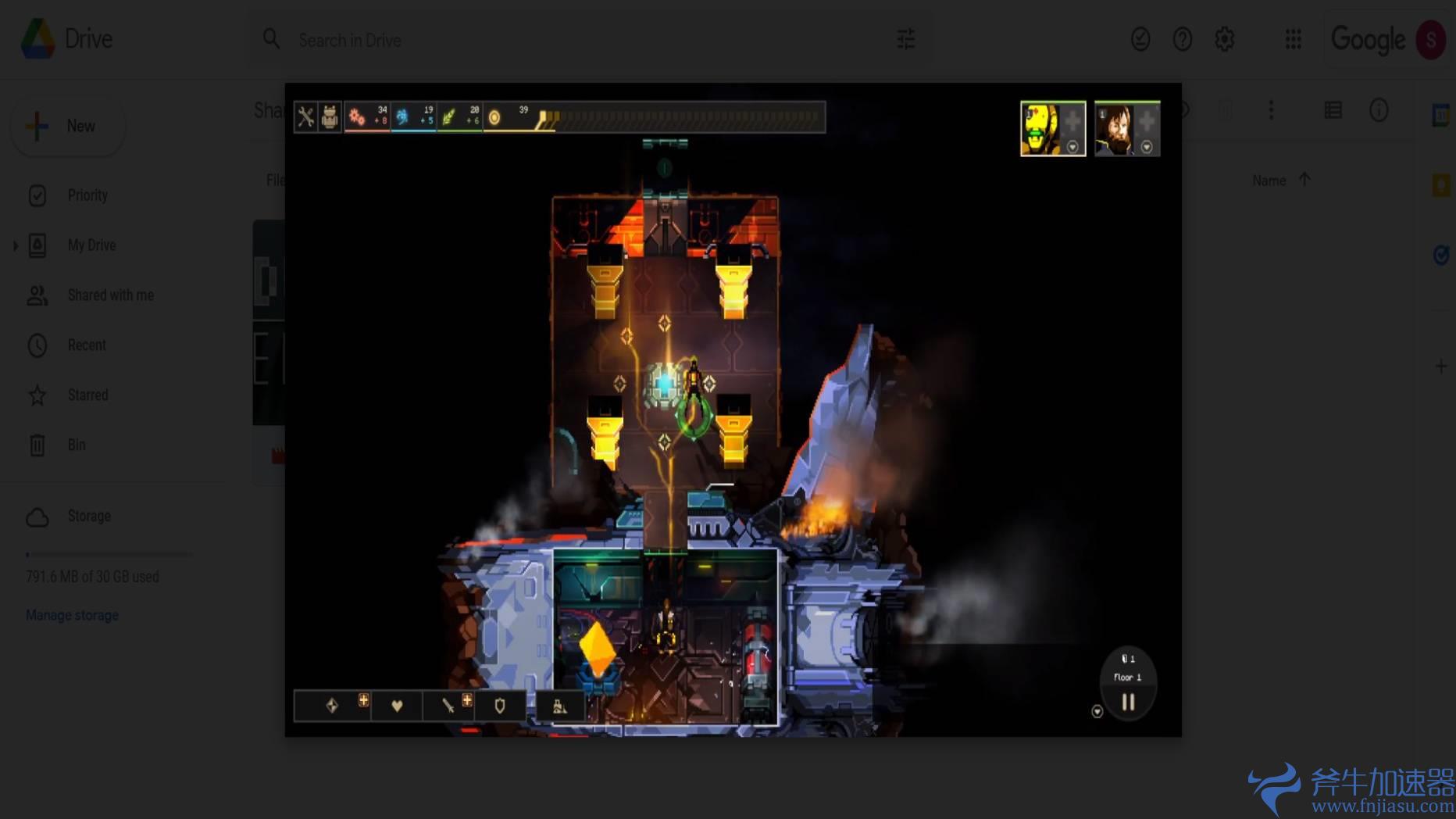Viewport: 1456px width, 819px height.
Task: Expand the My Drive tree chevron
Action: 15,245
